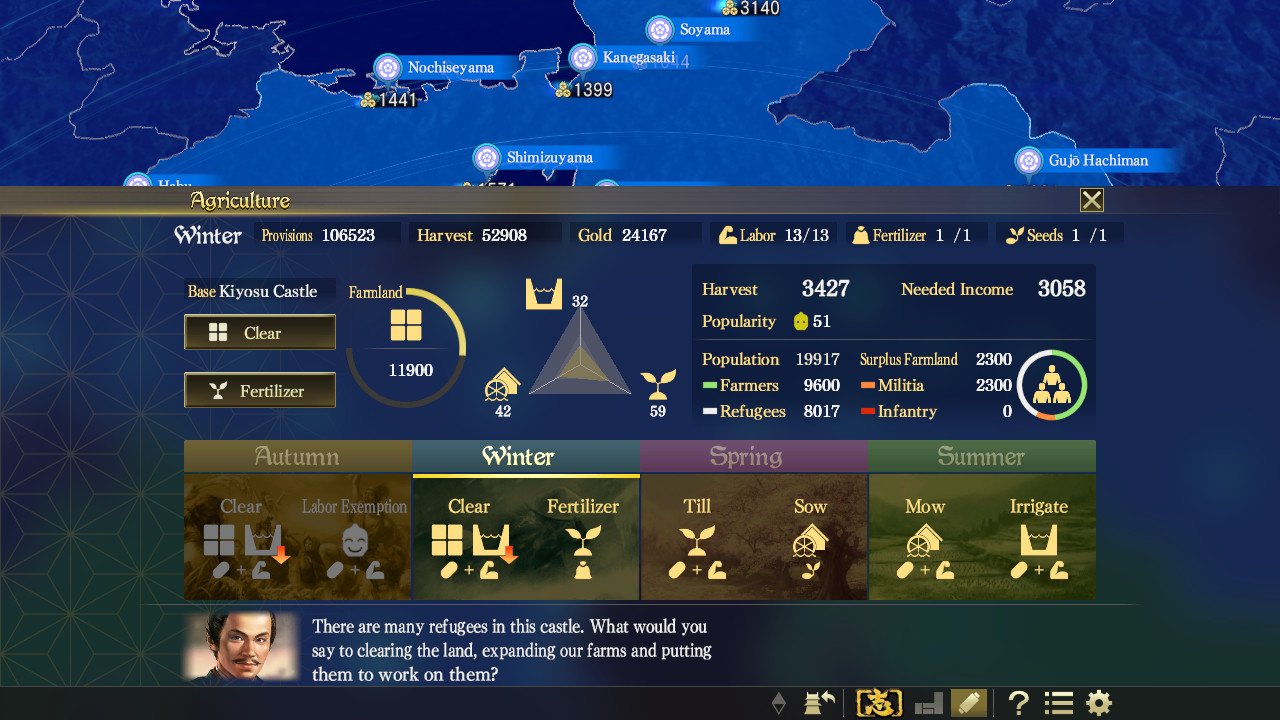The width and height of the screenshot is (1280, 720).
Task: Open the help question mark icon
Action: [x=1017, y=702]
